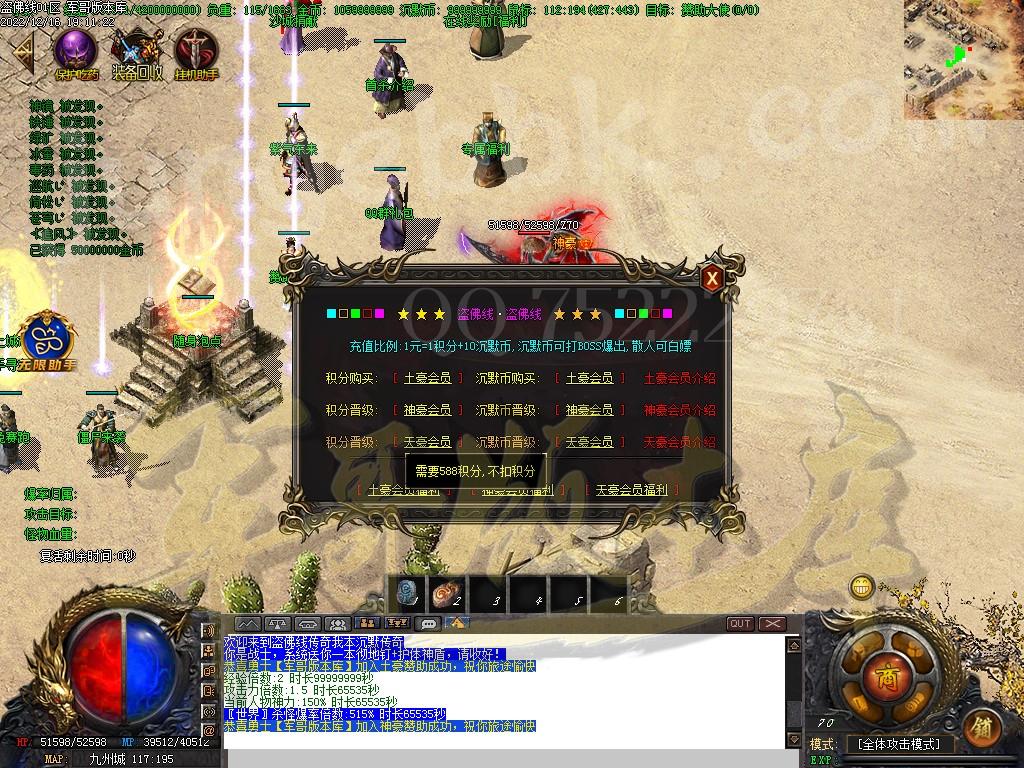This screenshot has width=1024, height=768.
Task: Open the 神豪会员介绍 description link
Action: [679, 410]
